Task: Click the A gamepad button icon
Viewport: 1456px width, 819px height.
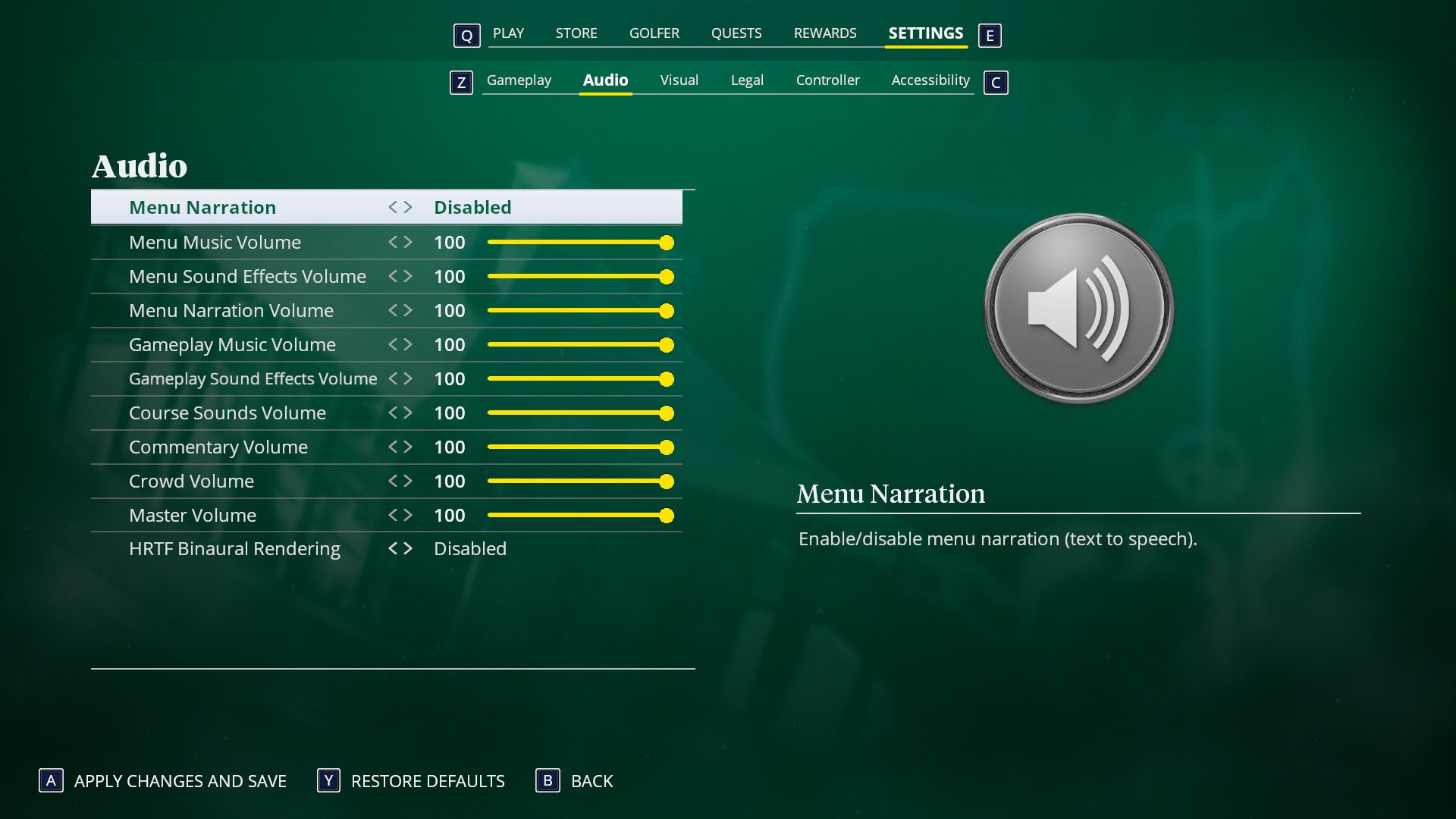Action: (x=50, y=781)
